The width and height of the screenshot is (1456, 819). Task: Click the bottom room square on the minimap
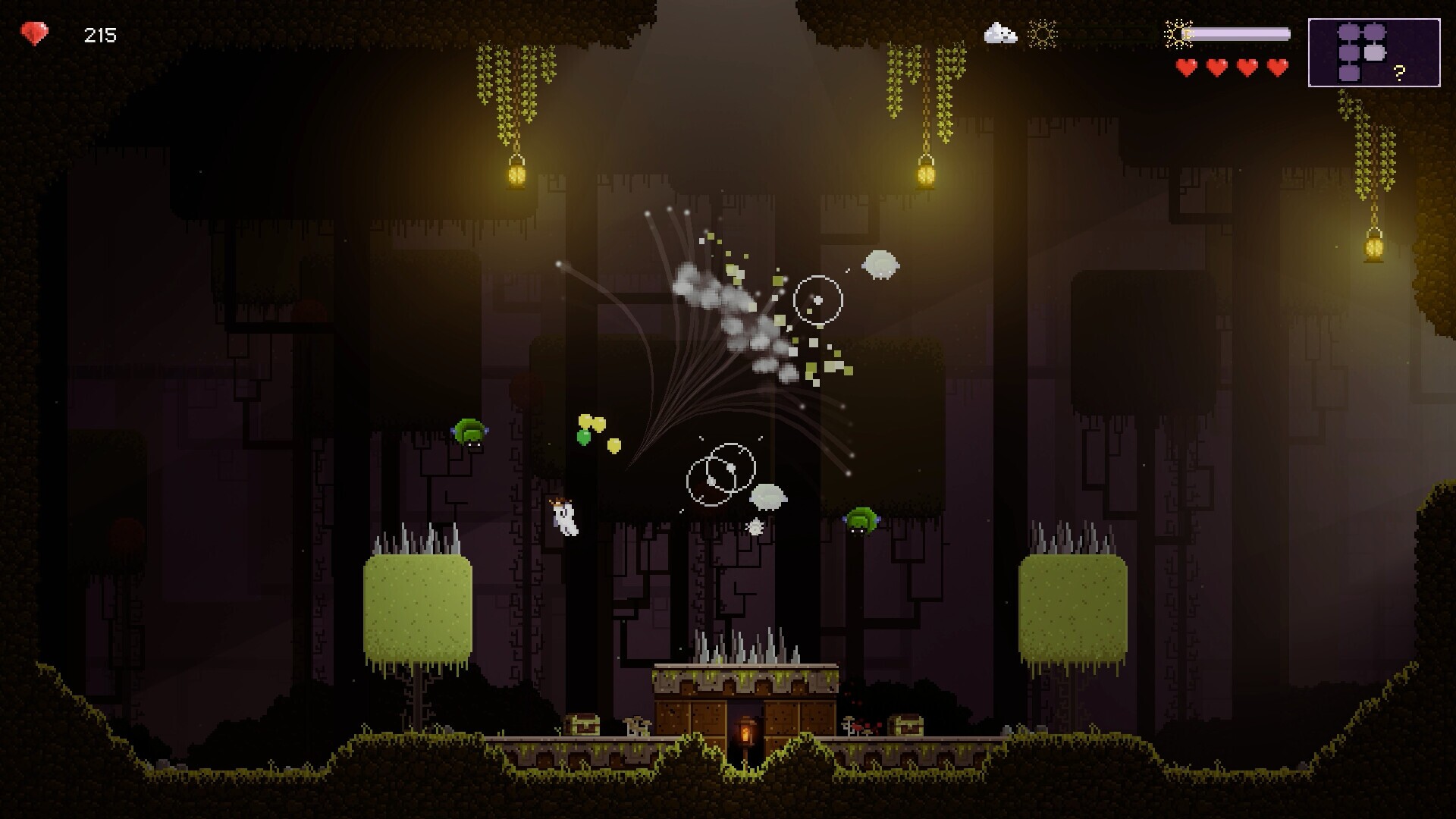coord(1349,74)
